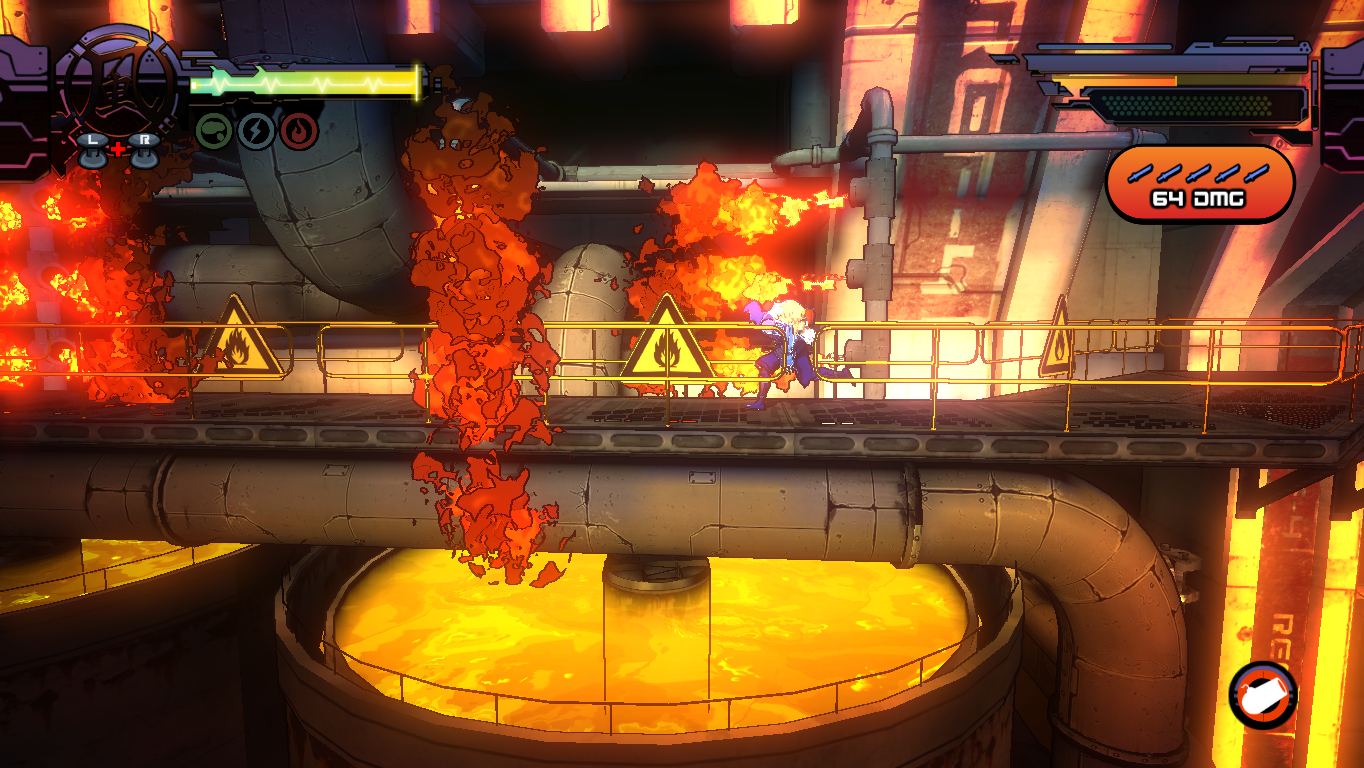Image resolution: width=1364 pixels, height=768 pixels.
Task: Use the white canister item icon
Action: coord(1263,696)
